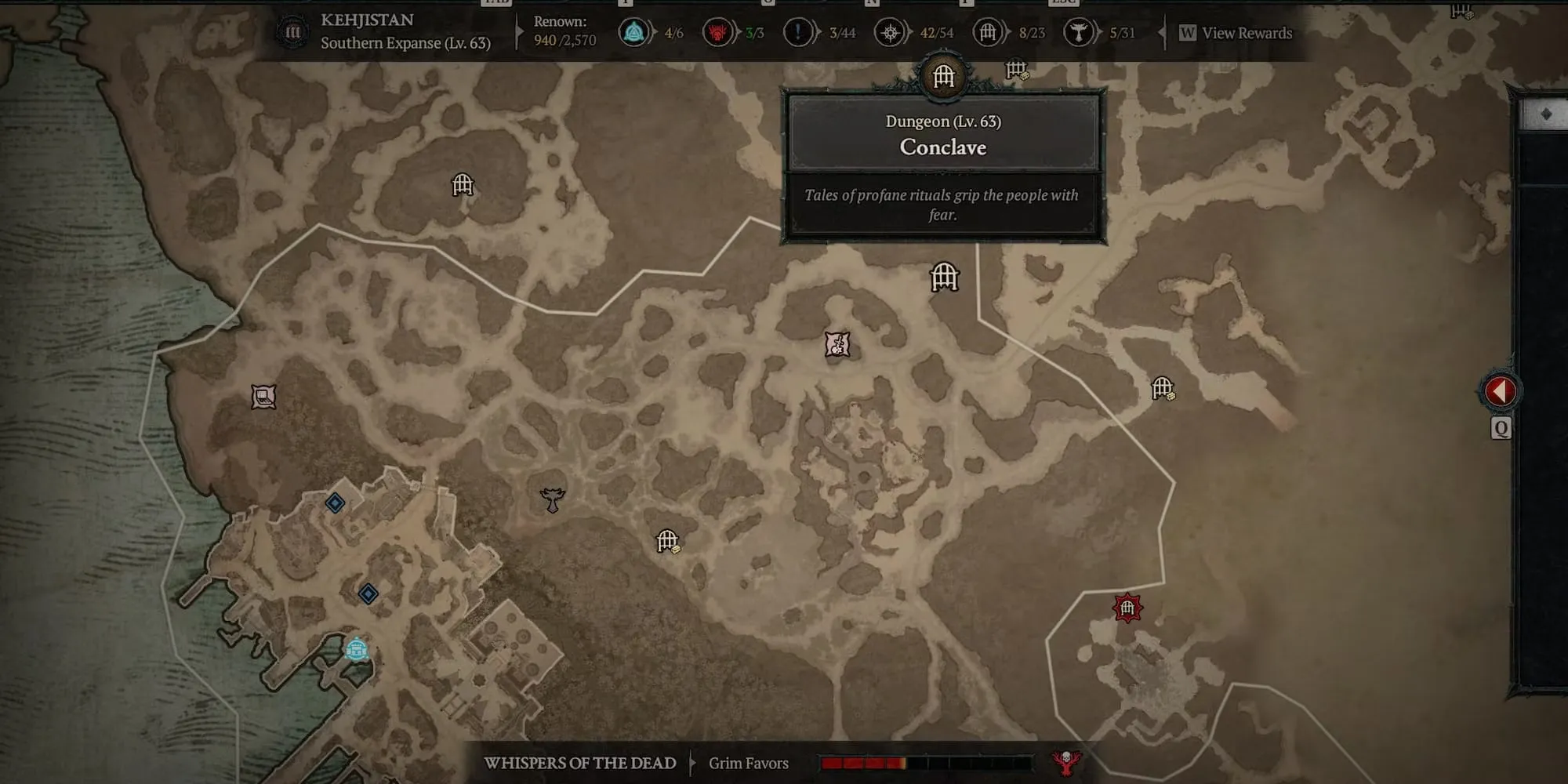The width and height of the screenshot is (1568, 784).
Task: Select the cyan waypoint marker in town
Action: [357, 649]
